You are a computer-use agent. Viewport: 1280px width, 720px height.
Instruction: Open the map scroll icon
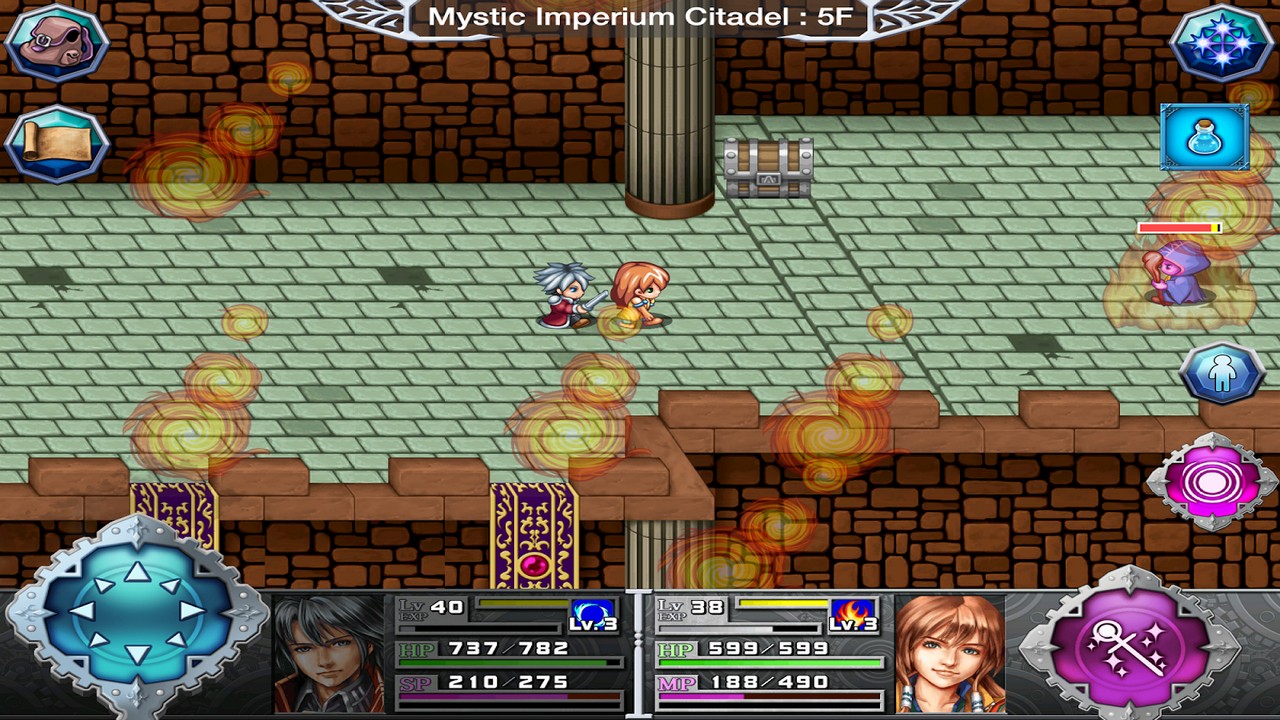pos(55,140)
